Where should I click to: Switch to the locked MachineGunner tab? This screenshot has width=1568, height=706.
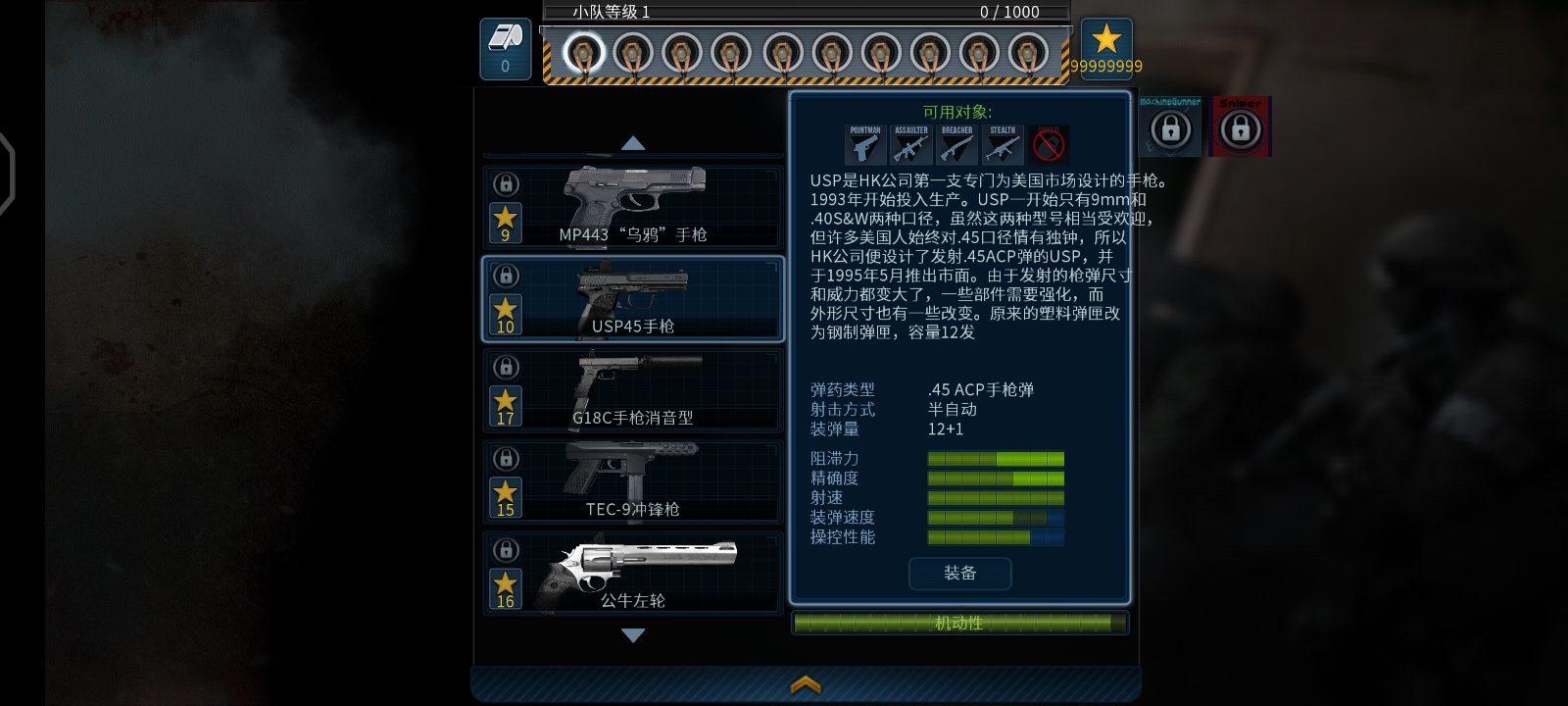coord(1170,126)
